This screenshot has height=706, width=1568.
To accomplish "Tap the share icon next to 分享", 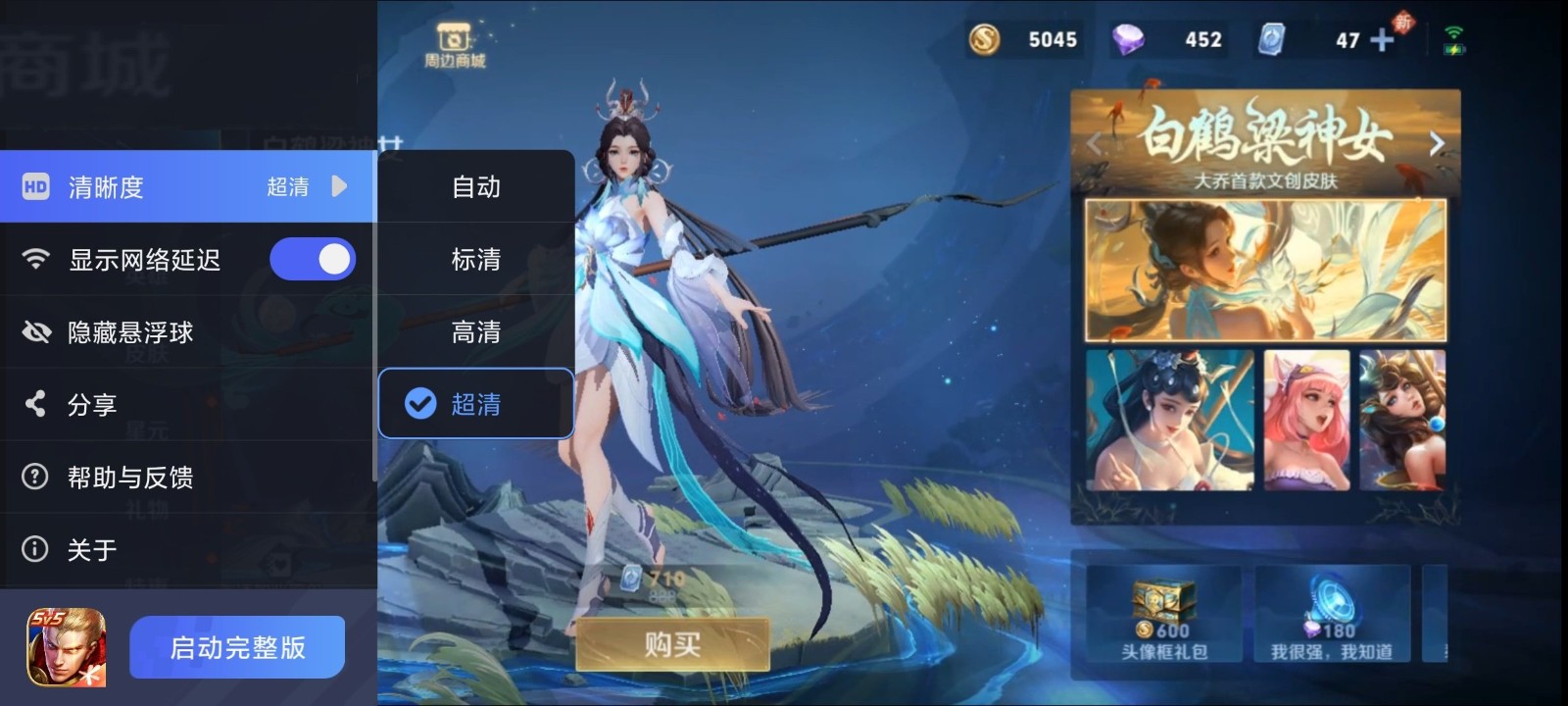I will [35, 404].
